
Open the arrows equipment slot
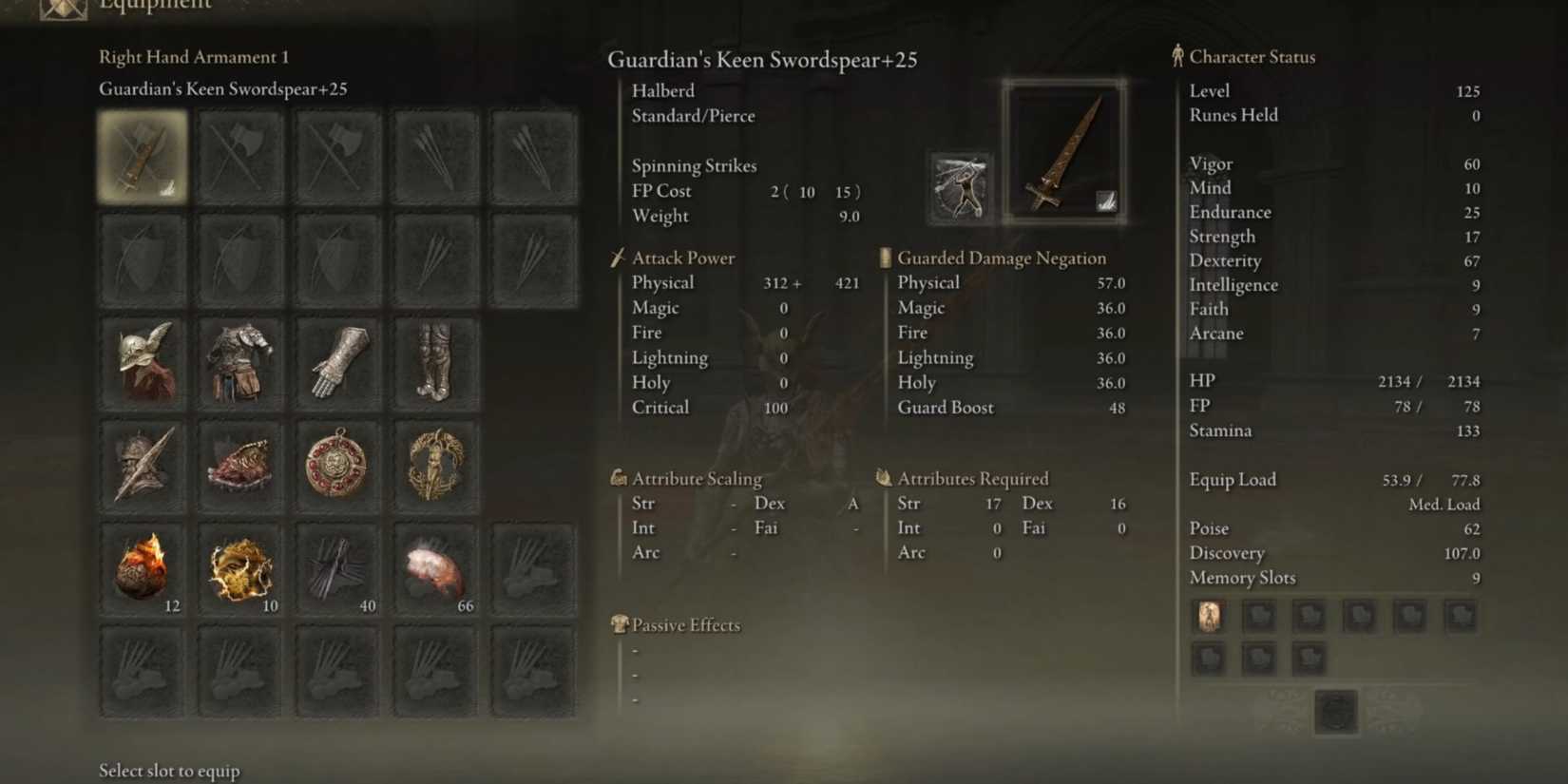434,155
